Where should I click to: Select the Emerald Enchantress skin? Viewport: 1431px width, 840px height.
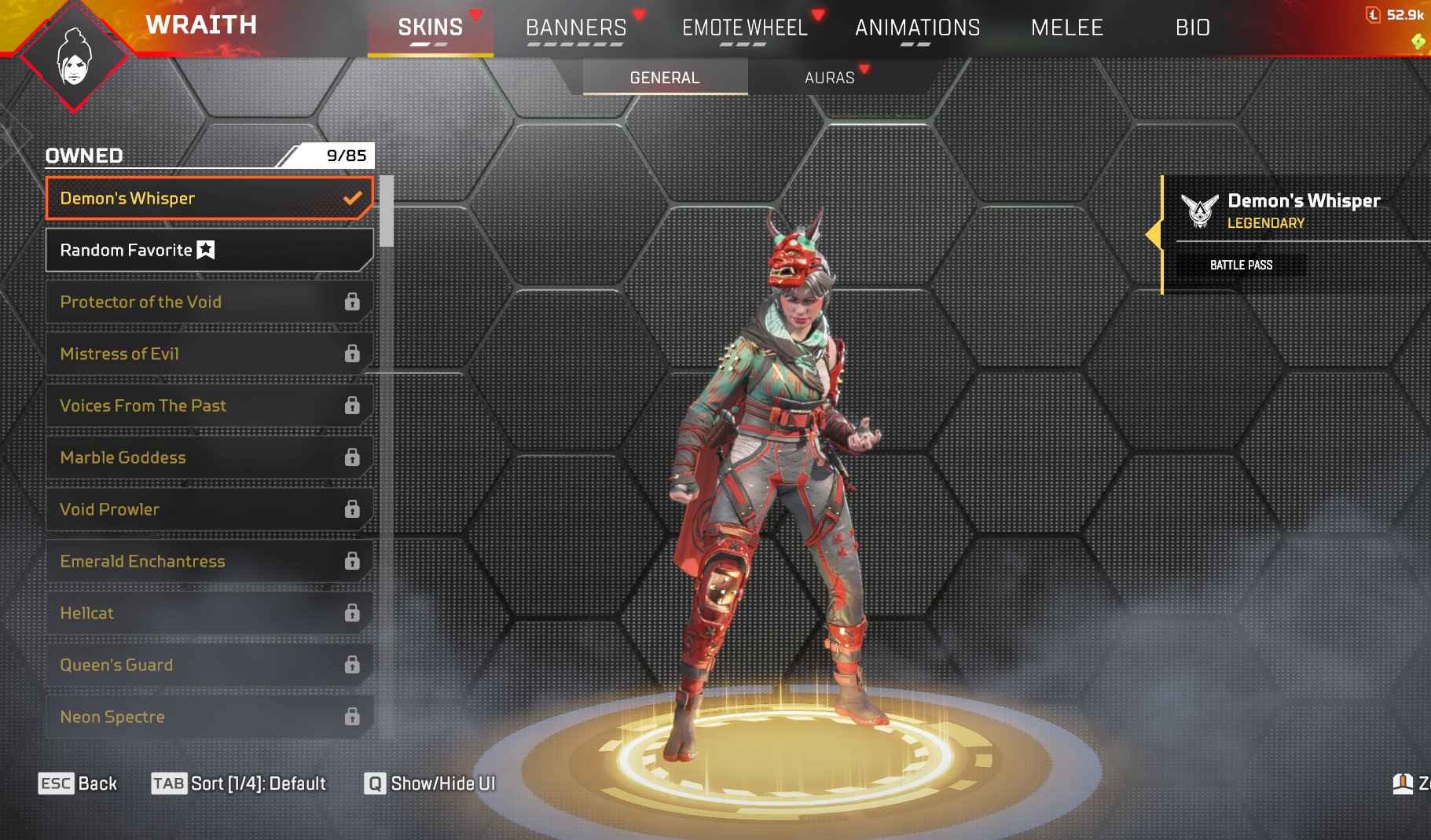[208, 561]
